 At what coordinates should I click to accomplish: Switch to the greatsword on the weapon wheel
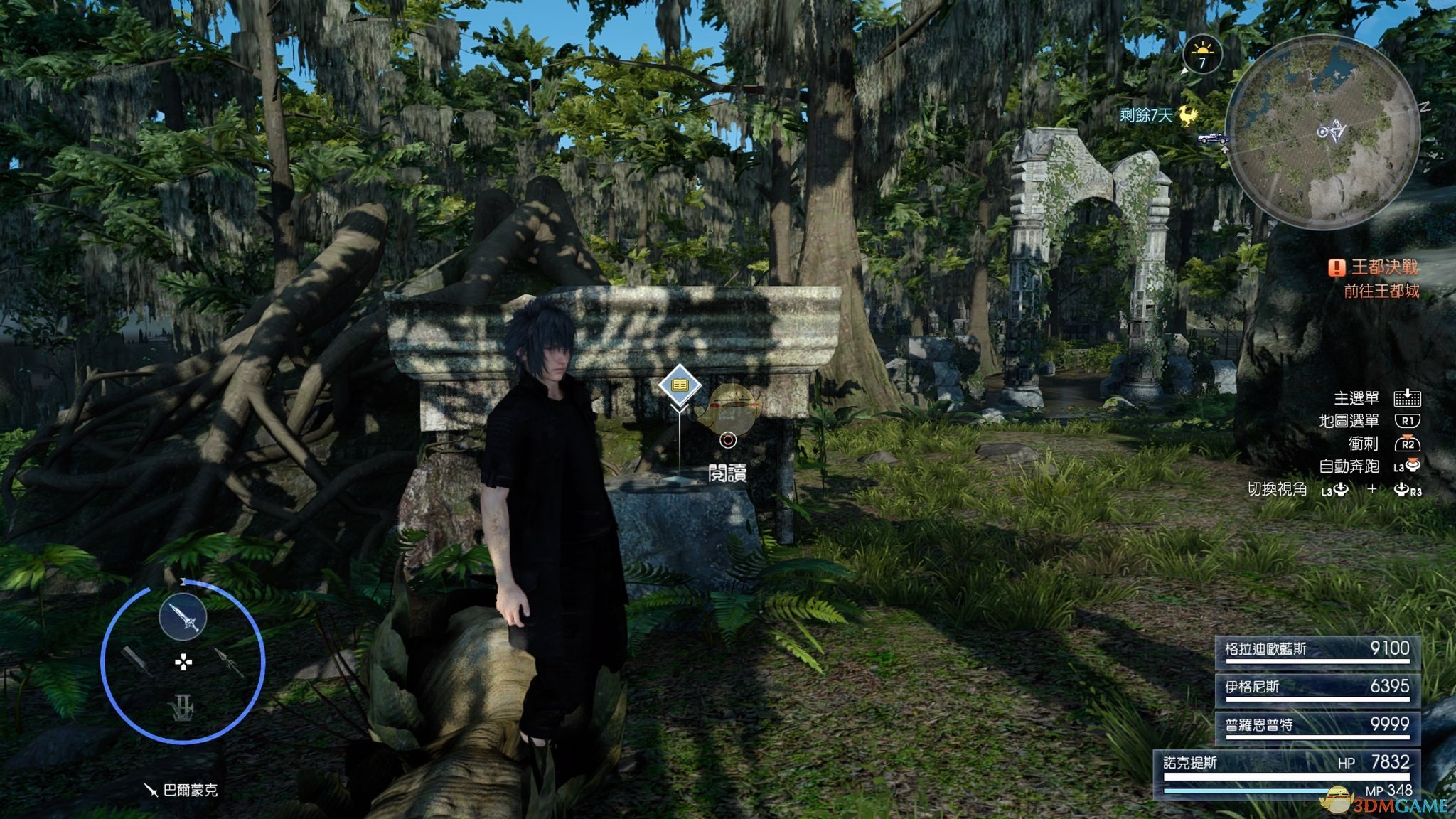[x=135, y=661]
